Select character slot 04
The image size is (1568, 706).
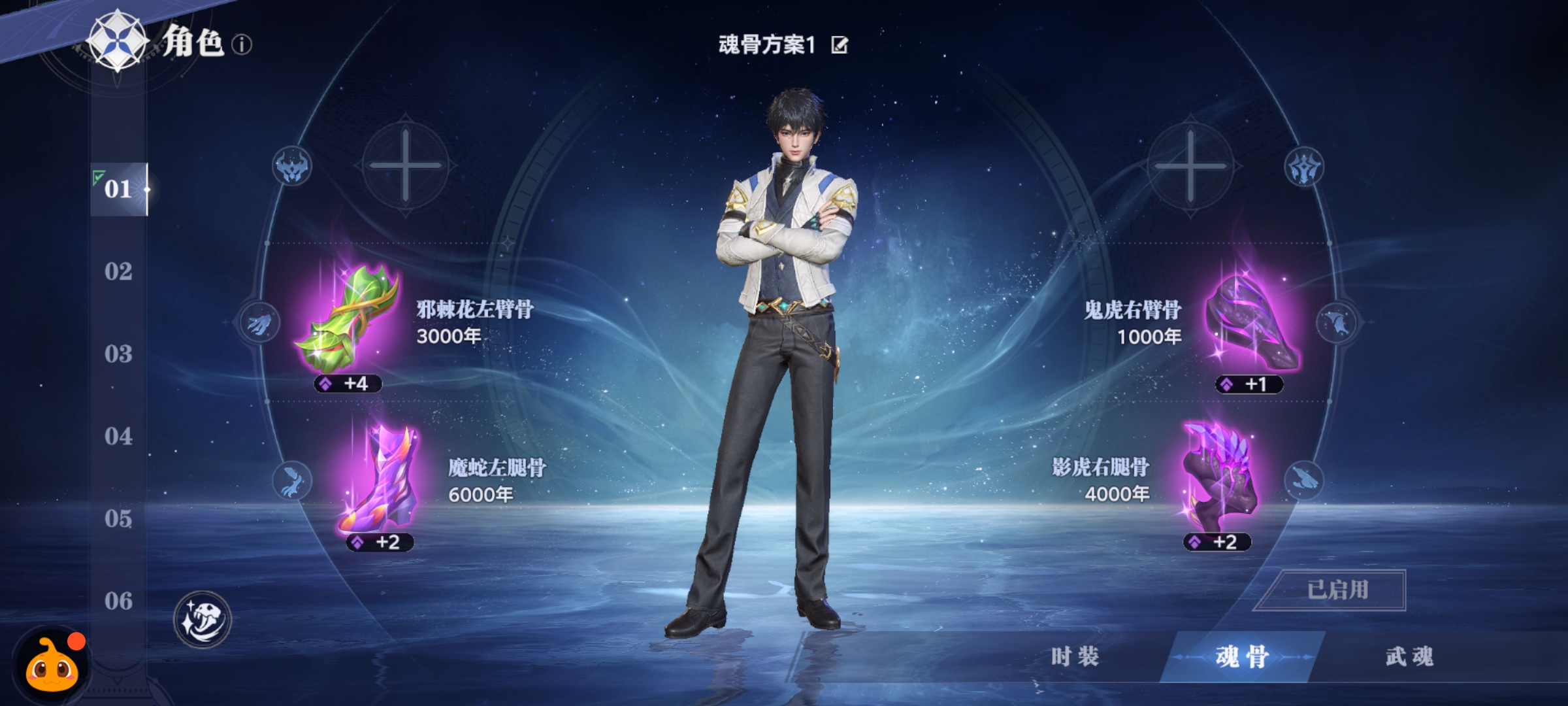[118, 436]
